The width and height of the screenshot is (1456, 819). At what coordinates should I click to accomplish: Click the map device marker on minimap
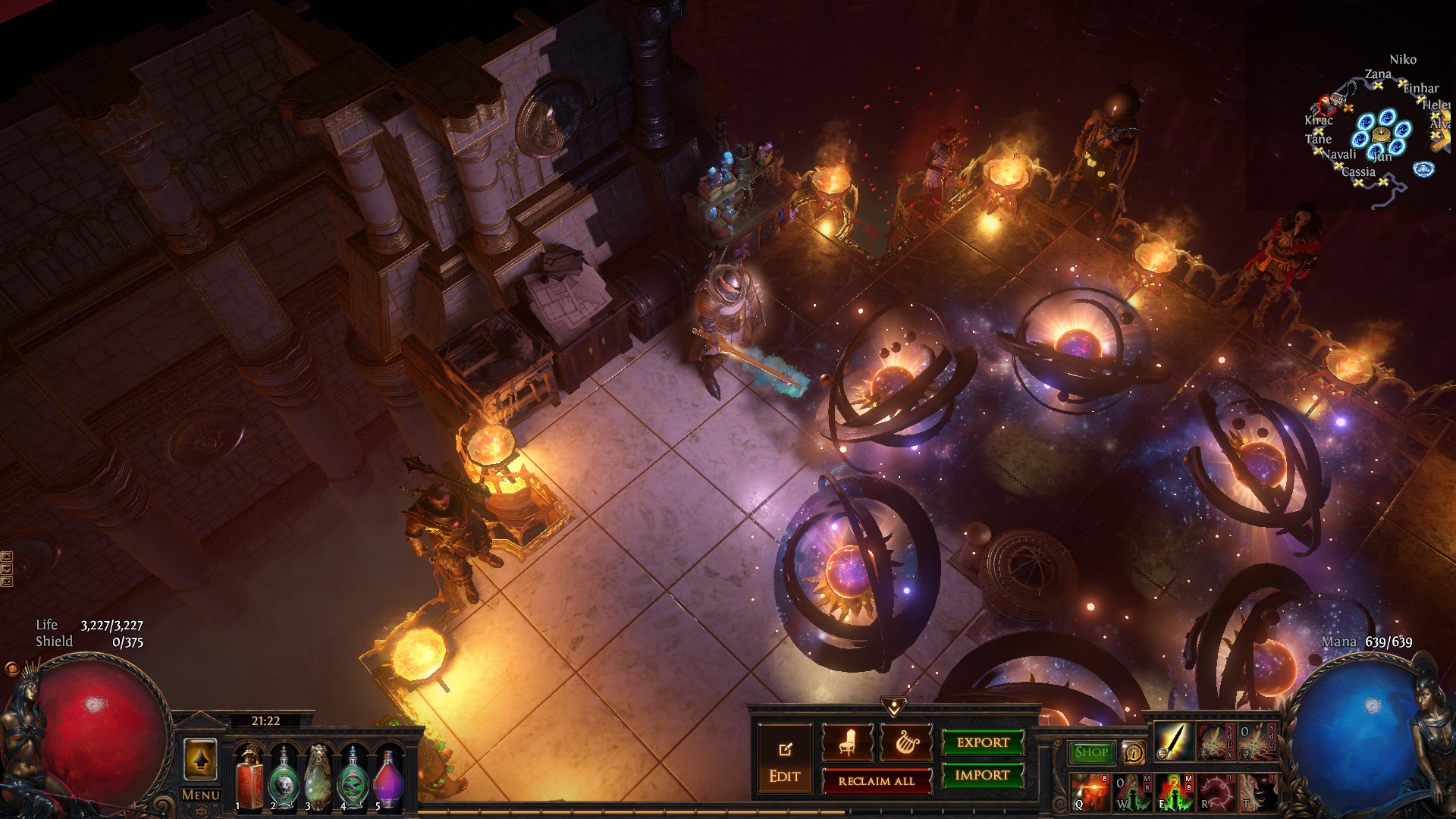click(1381, 135)
